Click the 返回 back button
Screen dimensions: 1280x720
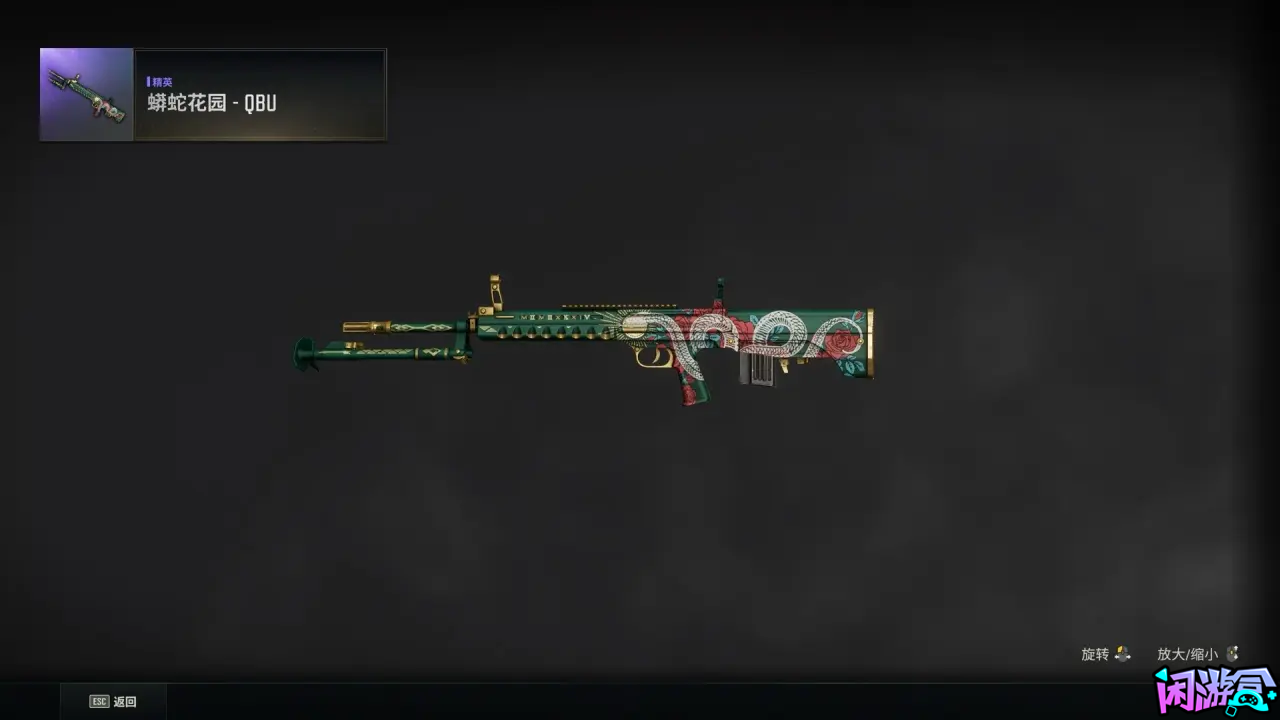pyautogui.click(x=113, y=701)
